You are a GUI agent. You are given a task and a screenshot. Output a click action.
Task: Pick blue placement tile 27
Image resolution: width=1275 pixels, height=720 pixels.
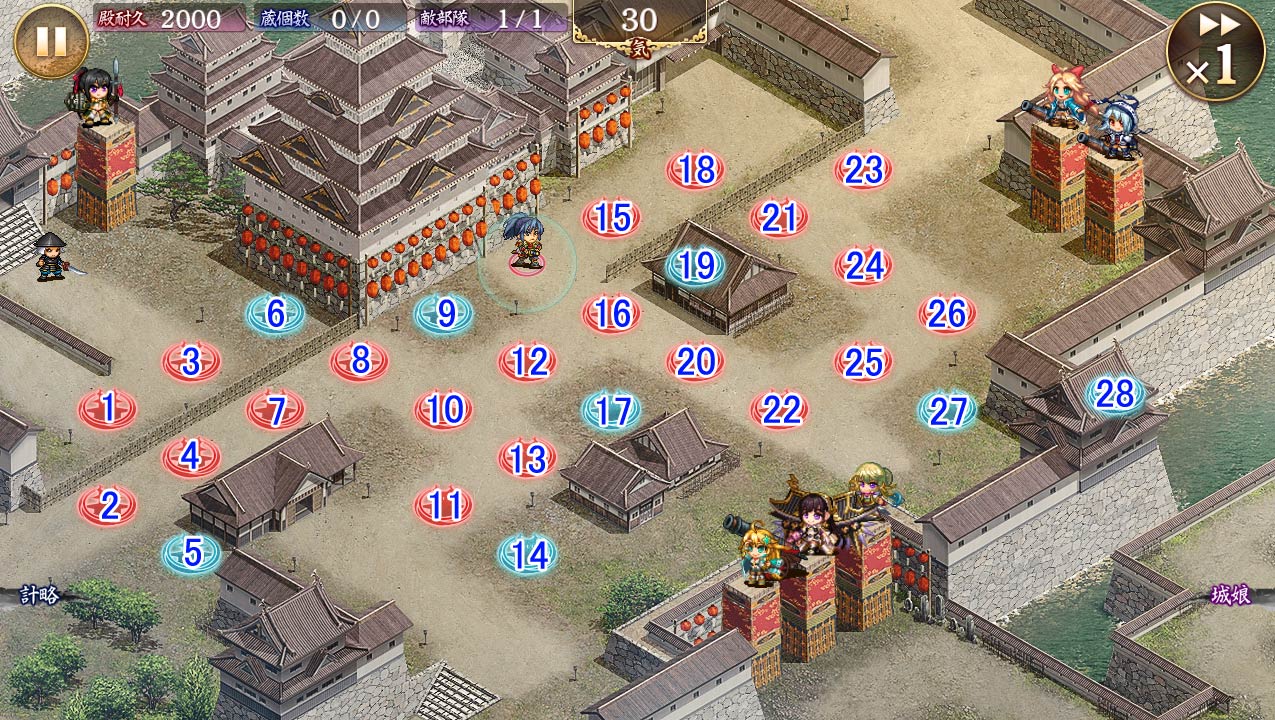pyautogui.click(x=947, y=410)
